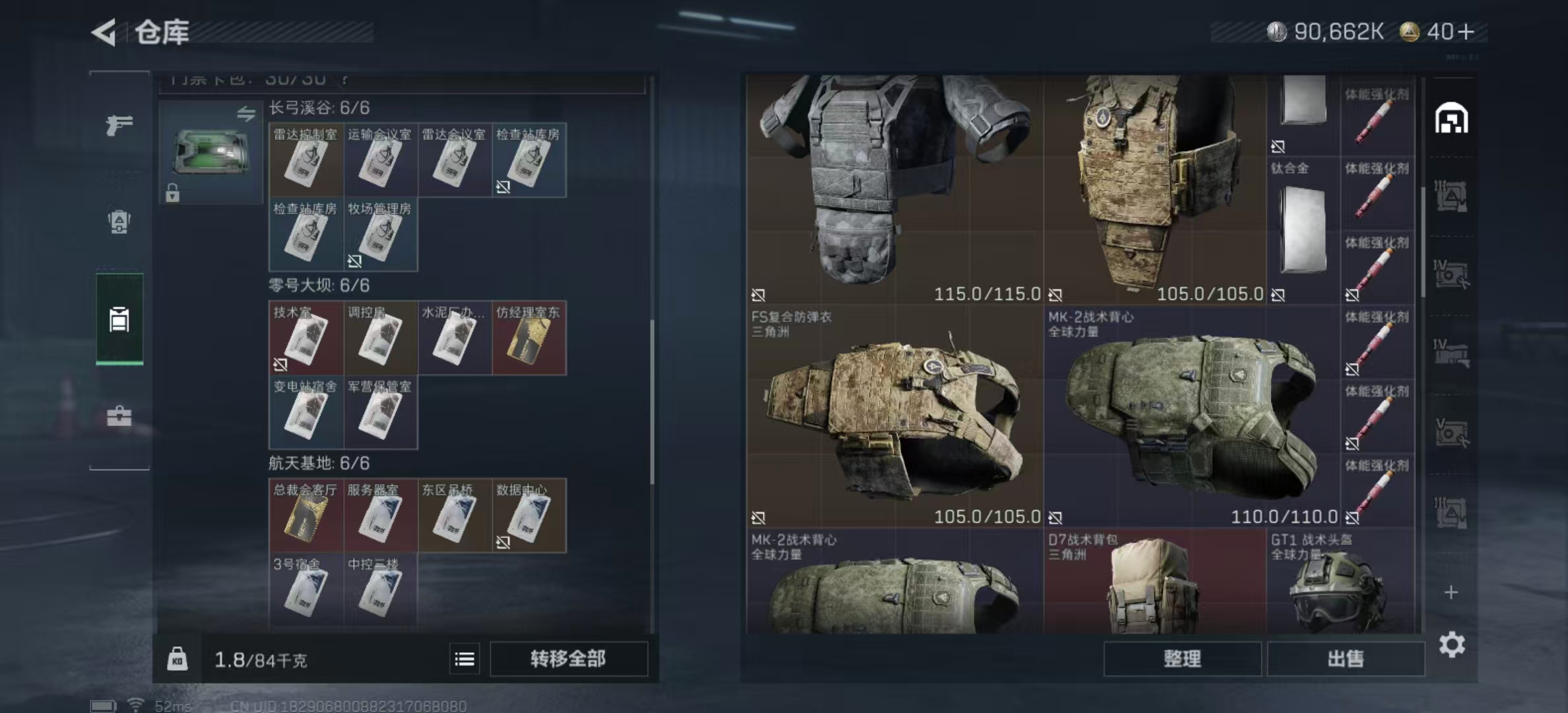1568x713 pixels.
Task: Open the gear settings icon
Action: point(1452,644)
